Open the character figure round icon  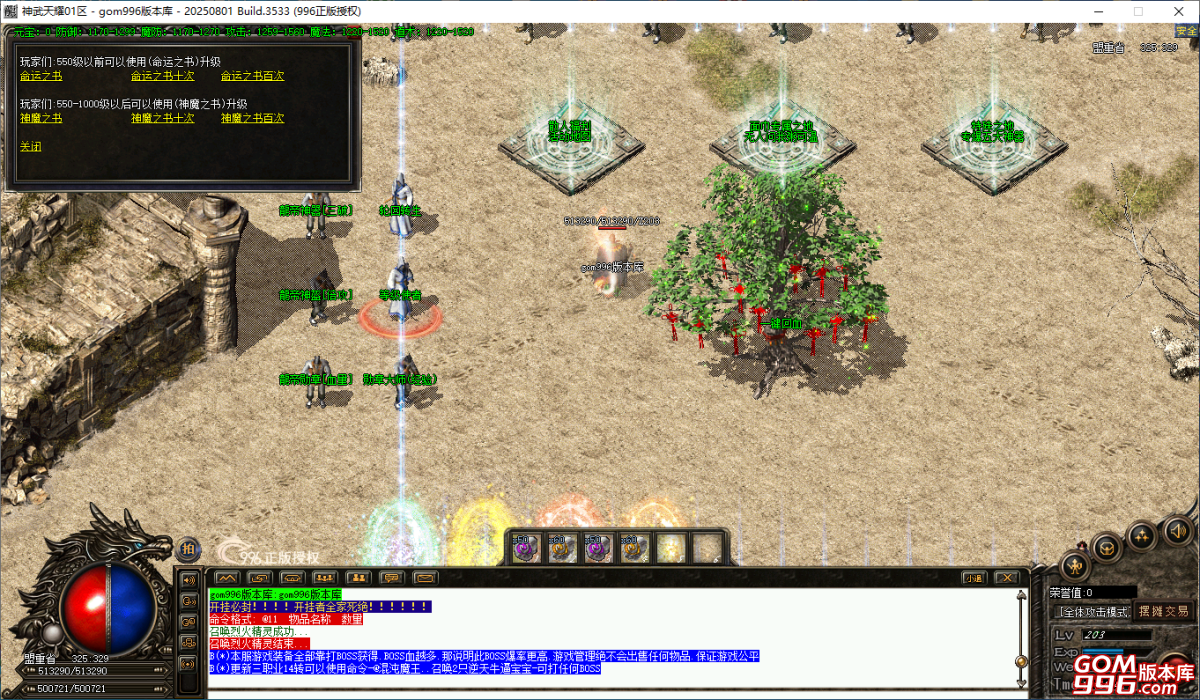pos(1075,565)
